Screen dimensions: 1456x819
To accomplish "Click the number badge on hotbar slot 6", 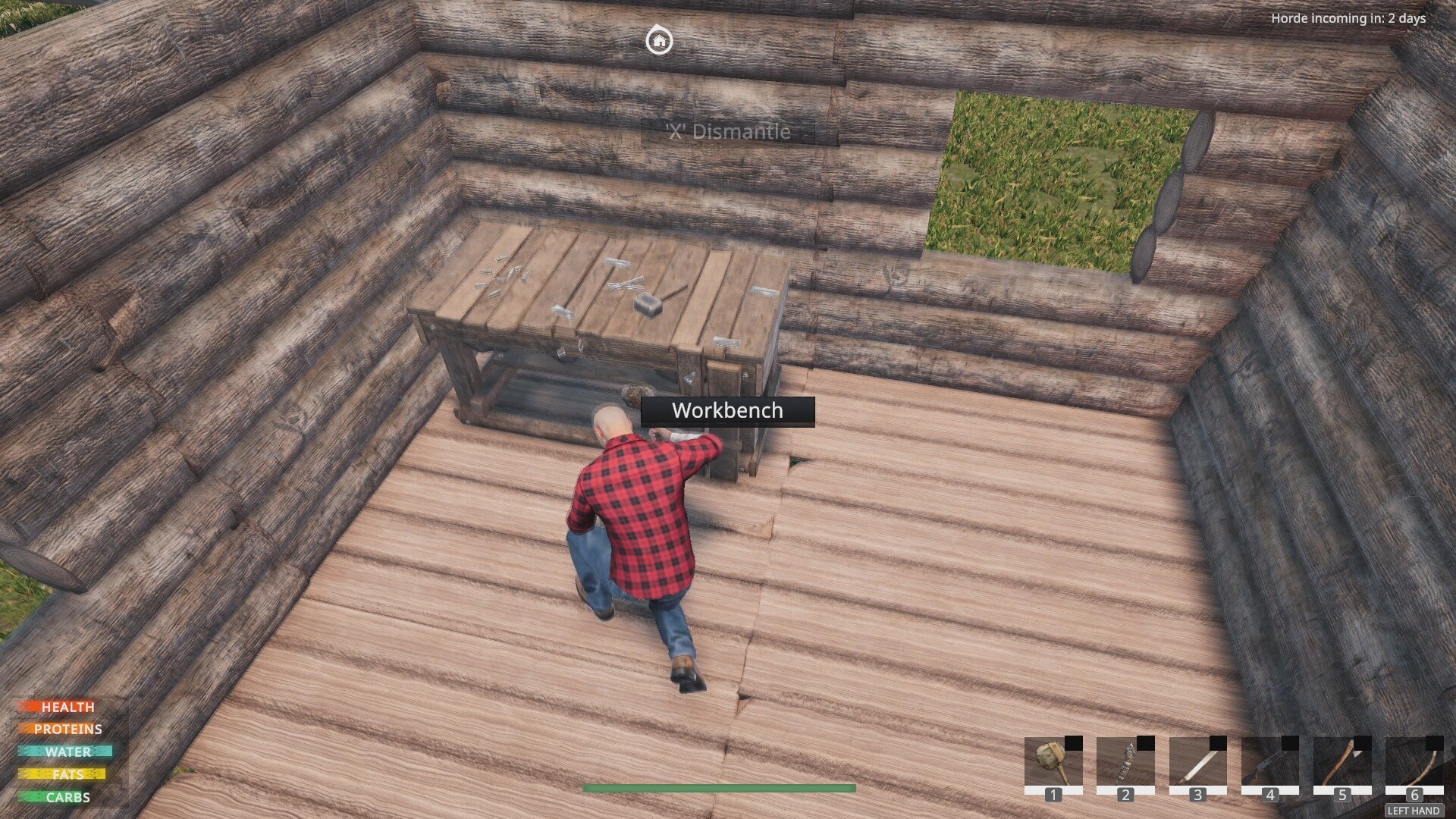I will point(1413,795).
